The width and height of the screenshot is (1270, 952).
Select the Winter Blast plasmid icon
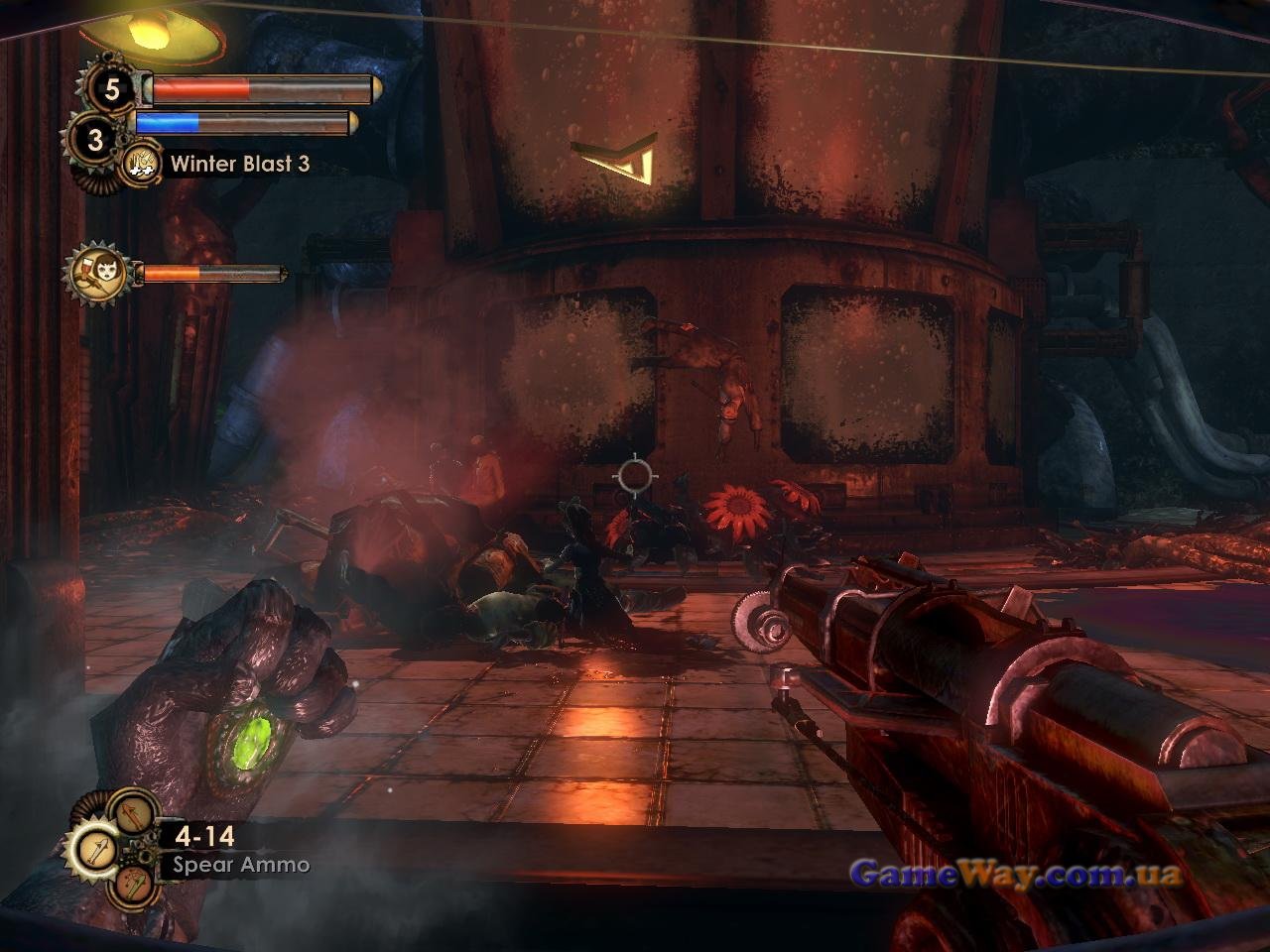pyautogui.click(x=142, y=163)
